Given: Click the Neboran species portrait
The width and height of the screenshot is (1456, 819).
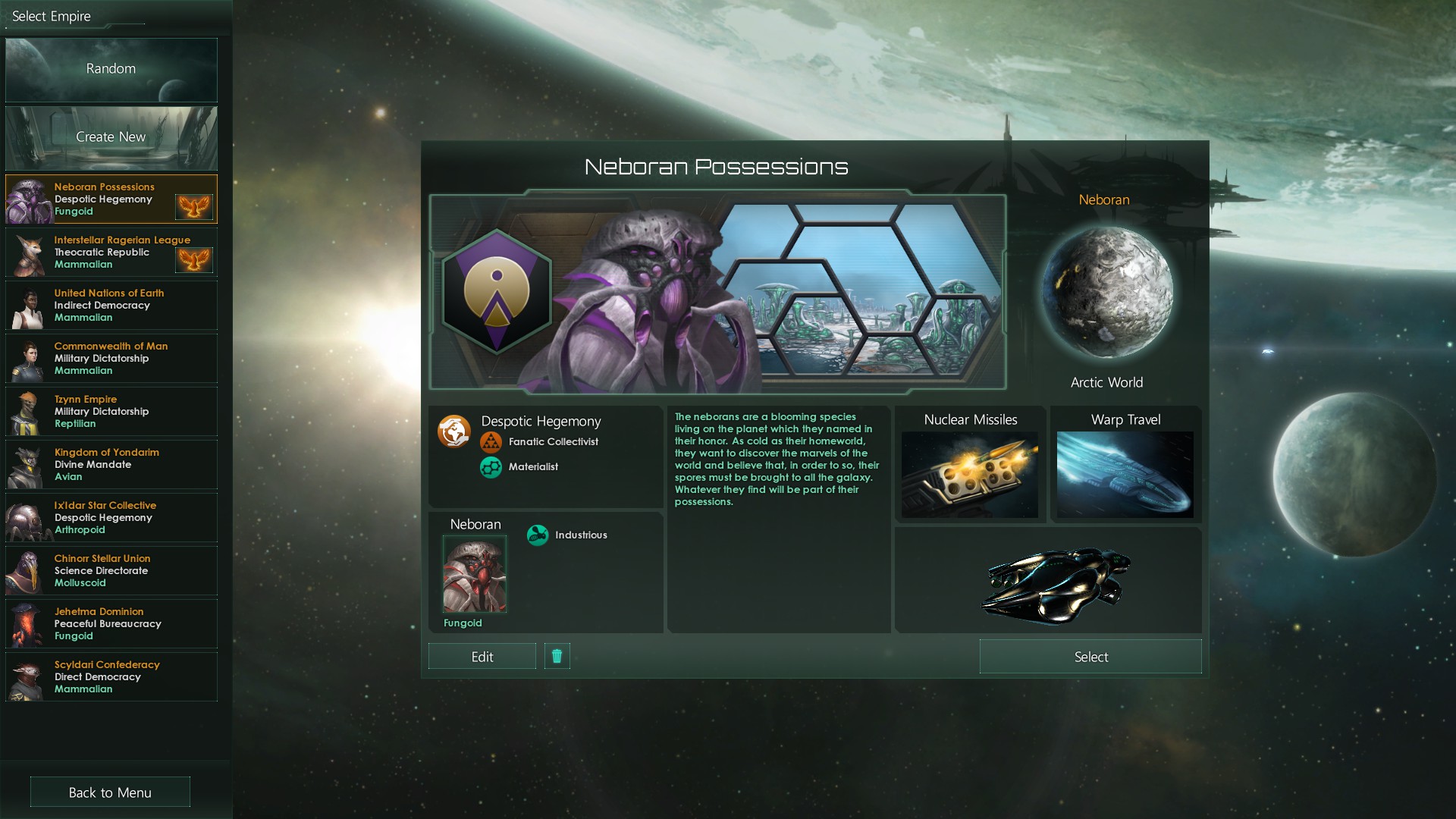Looking at the screenshot, I should [475, 574].
